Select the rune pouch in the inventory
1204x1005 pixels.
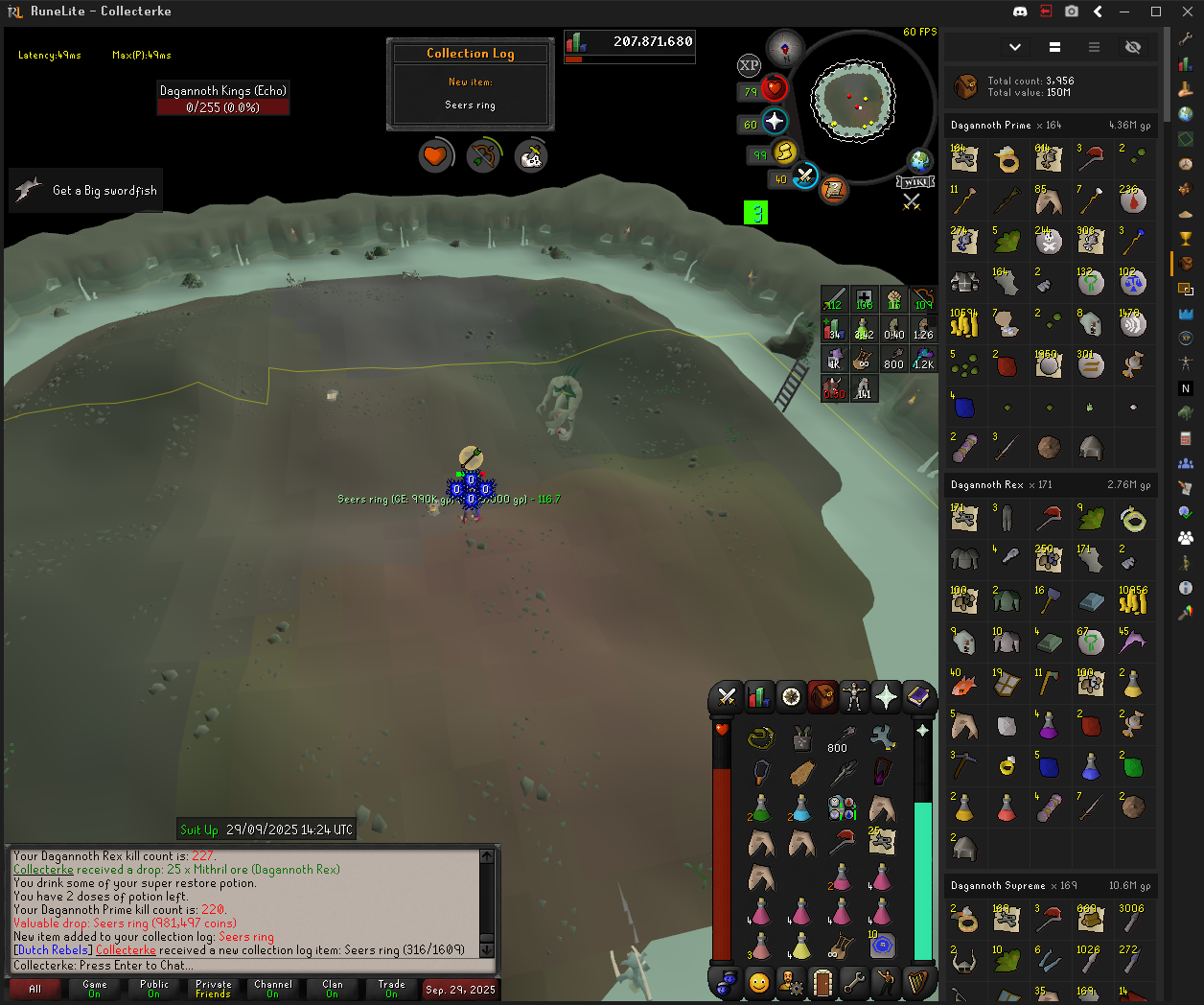point(882,947)
